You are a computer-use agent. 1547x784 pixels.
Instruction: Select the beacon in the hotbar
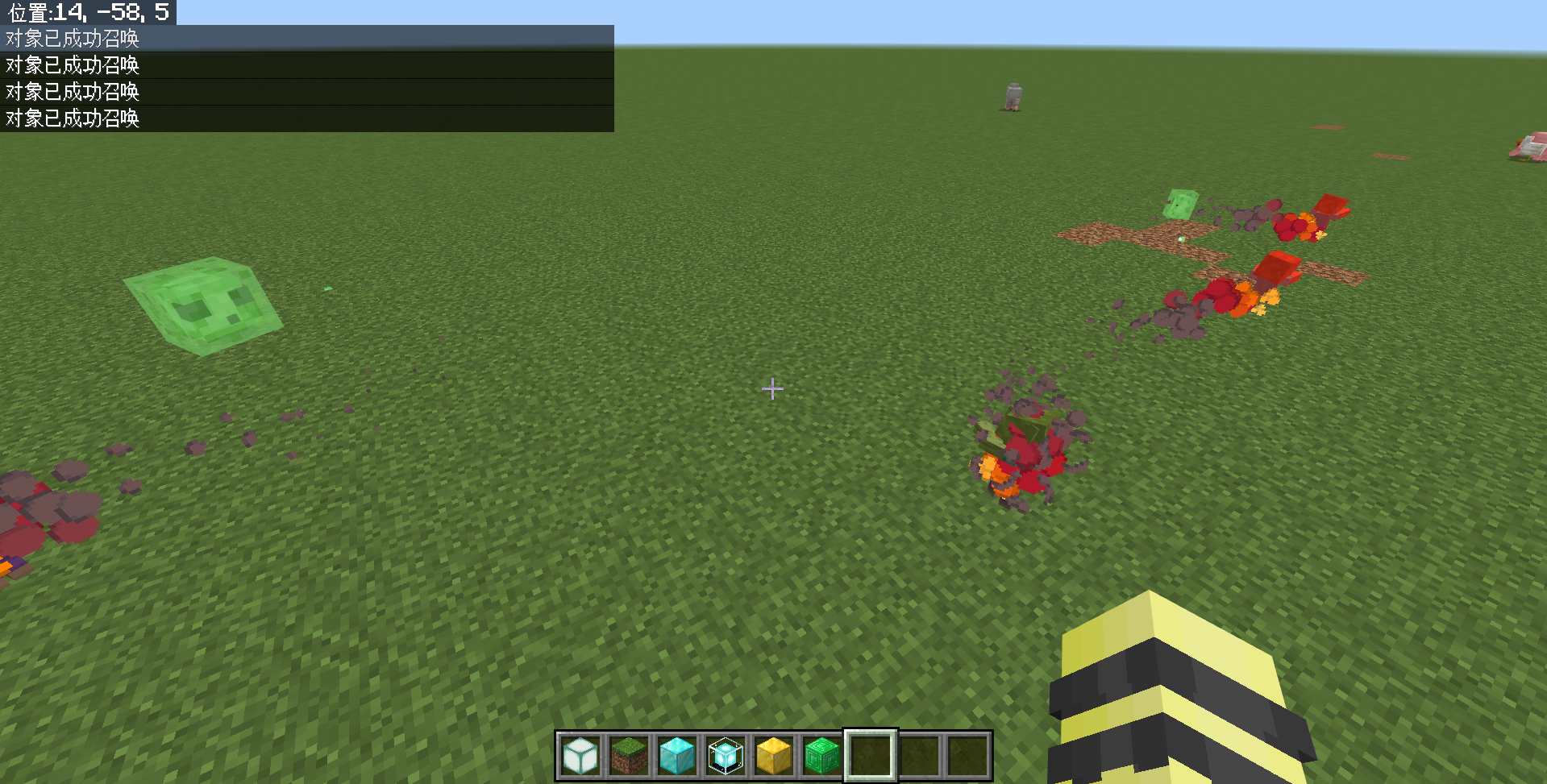[x=725, y=756]
